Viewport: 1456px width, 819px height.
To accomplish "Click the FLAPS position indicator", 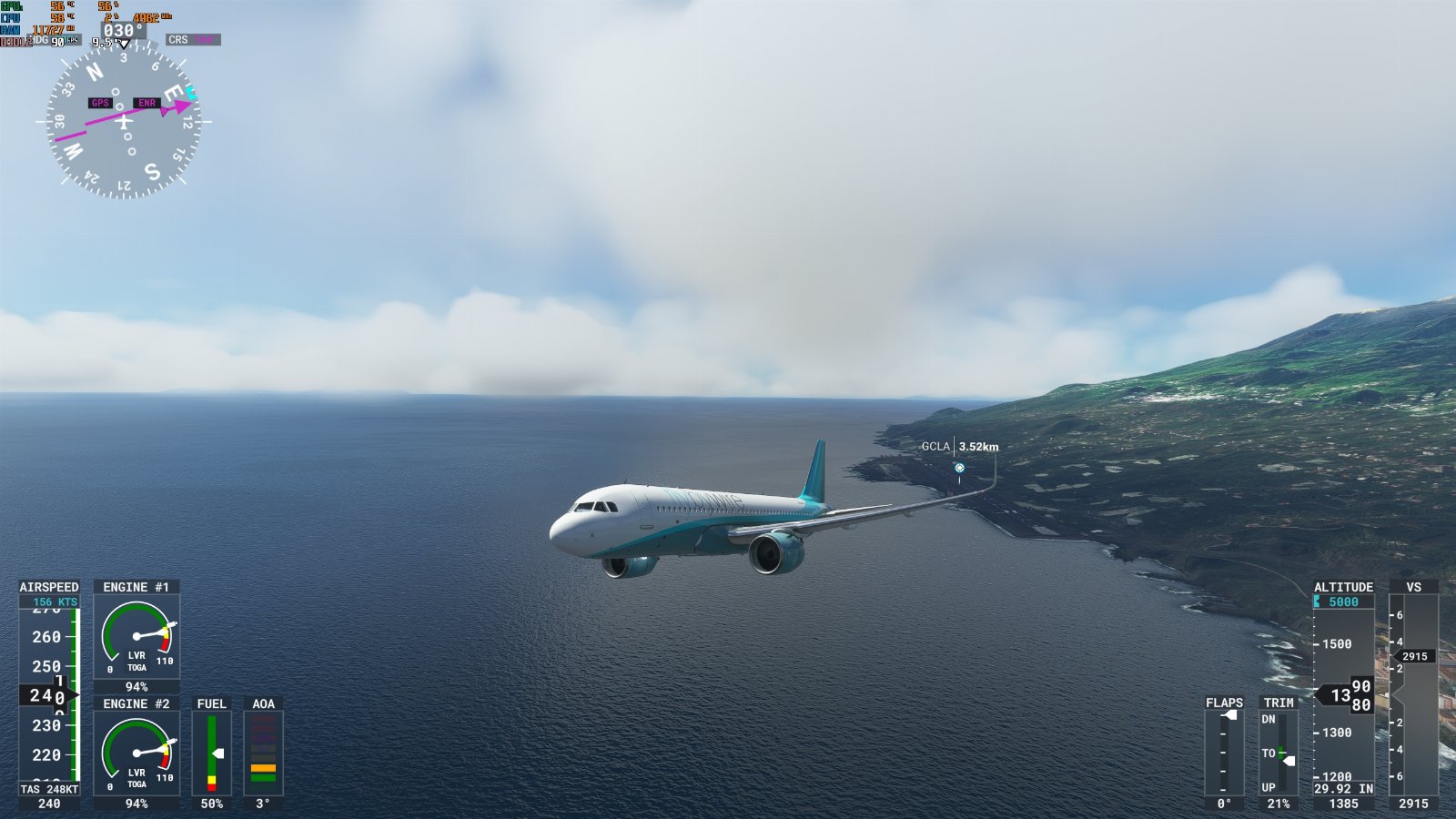I will click(1224, 753).
